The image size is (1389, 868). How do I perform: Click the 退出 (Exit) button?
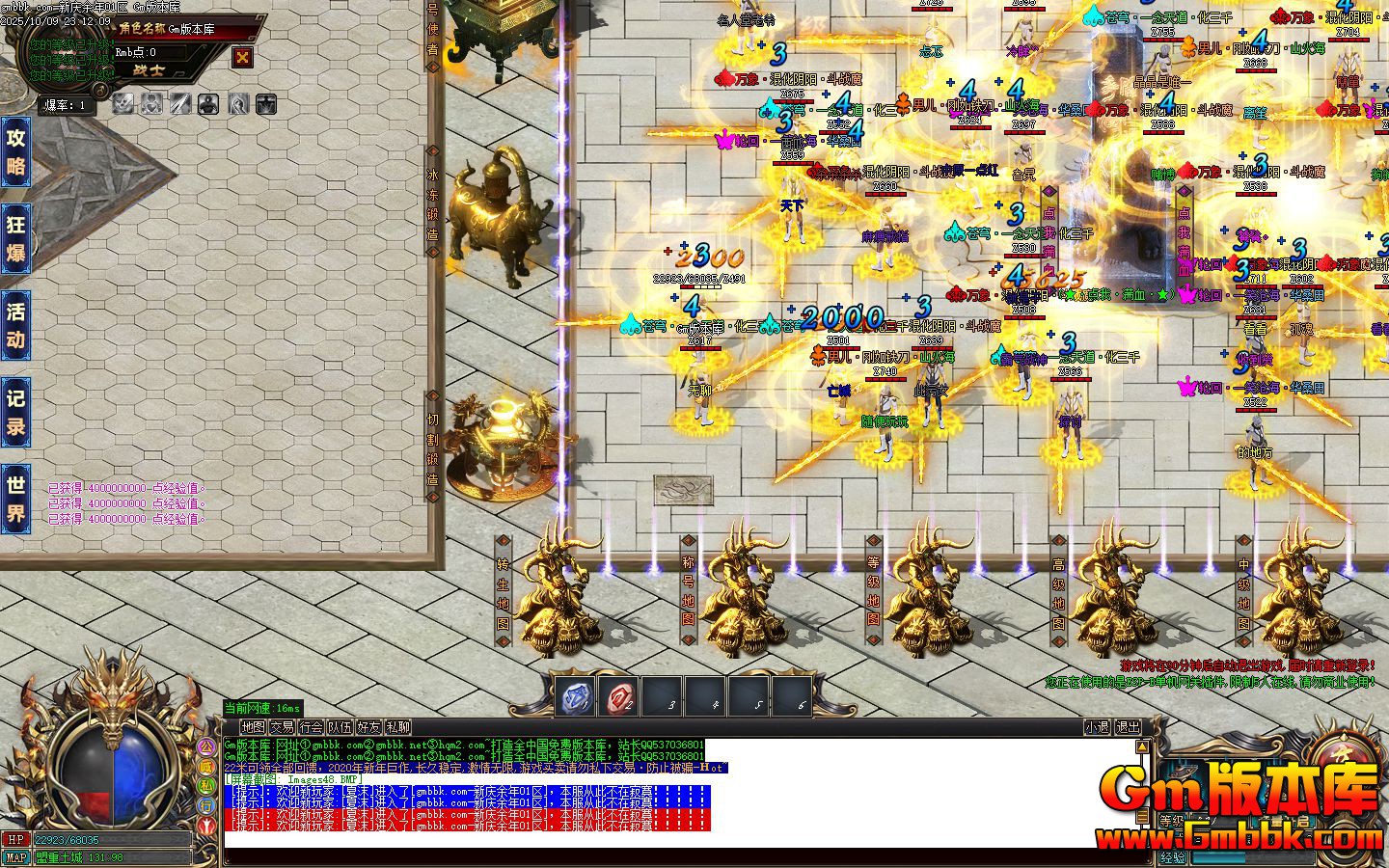point(1127,726)
